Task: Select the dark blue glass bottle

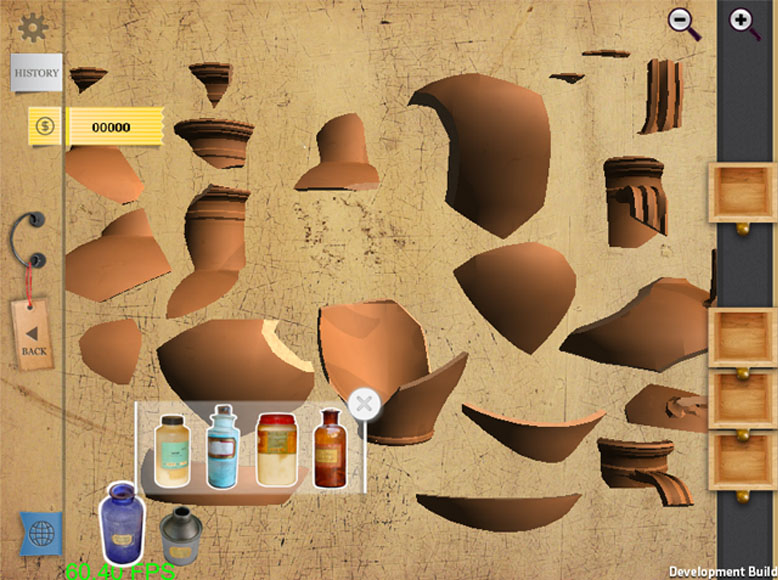Action: tap(121, 520)
